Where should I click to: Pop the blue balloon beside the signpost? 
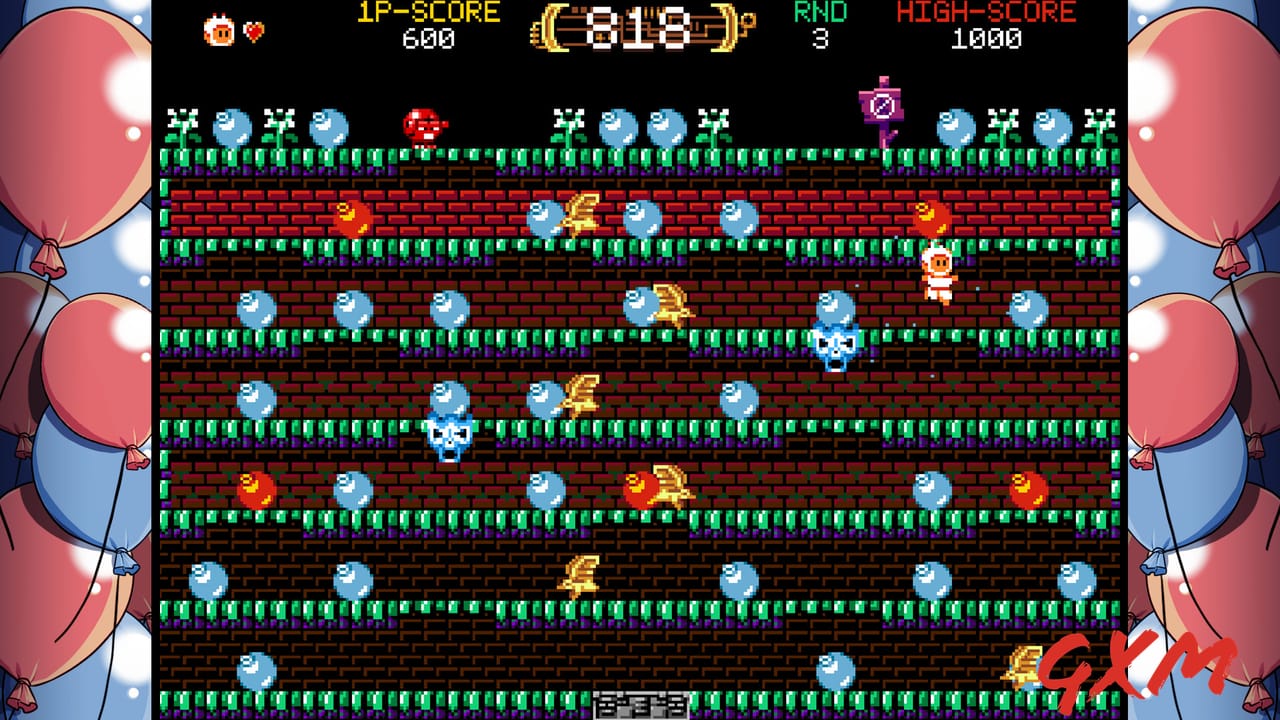coord(956,128)
